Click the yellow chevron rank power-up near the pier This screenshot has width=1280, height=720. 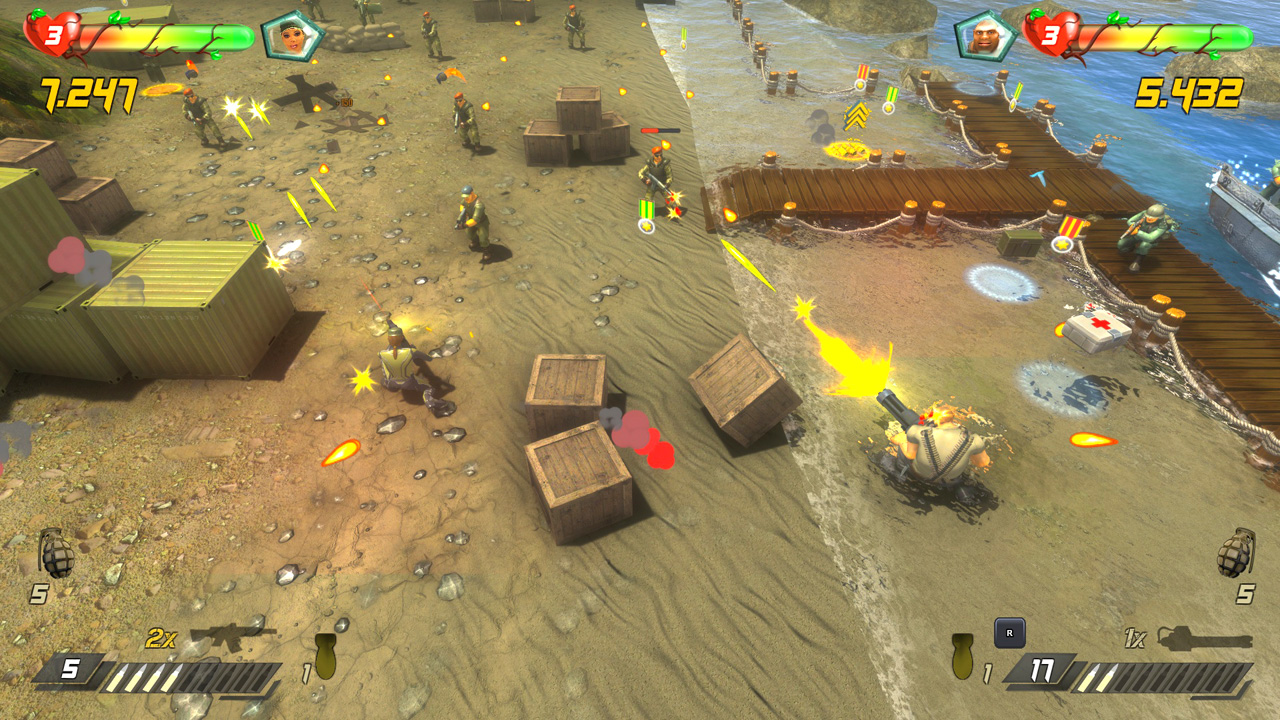[855, 115]
